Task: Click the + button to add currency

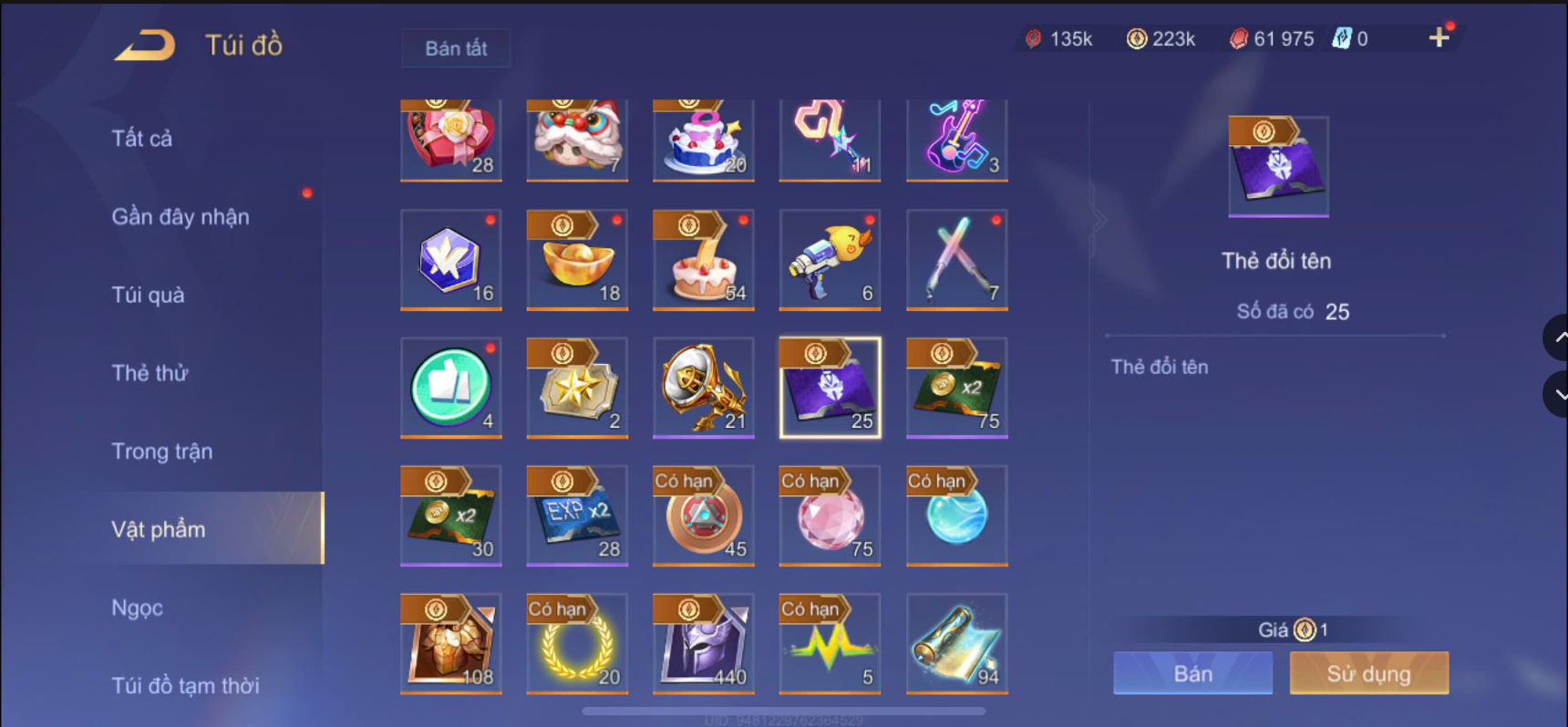Action: [1439, 38]
